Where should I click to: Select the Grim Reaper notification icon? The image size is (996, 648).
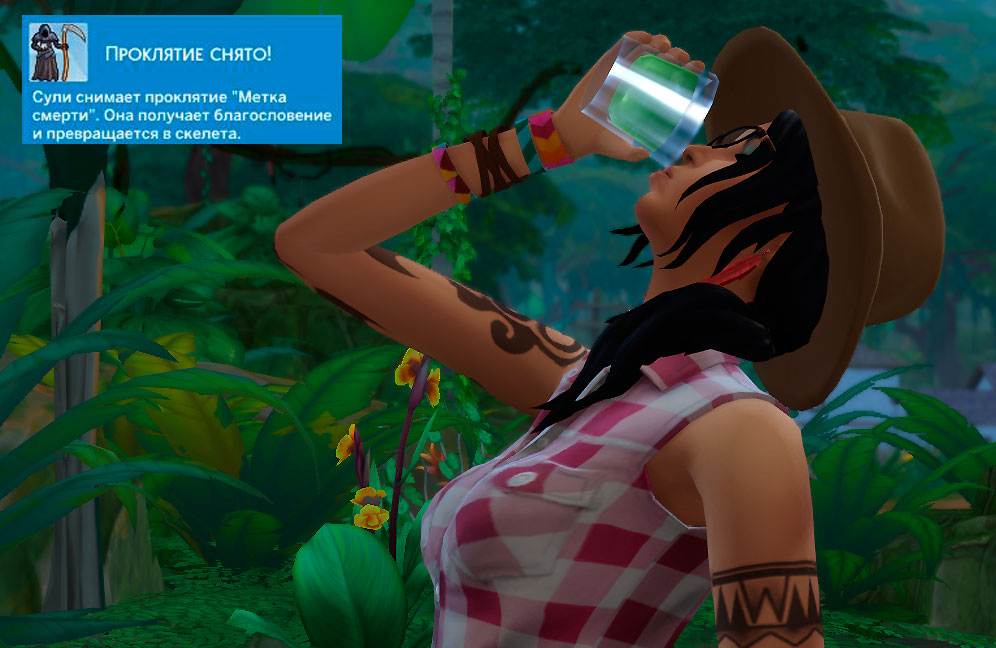pyautogui.click(x=58, y=52)
